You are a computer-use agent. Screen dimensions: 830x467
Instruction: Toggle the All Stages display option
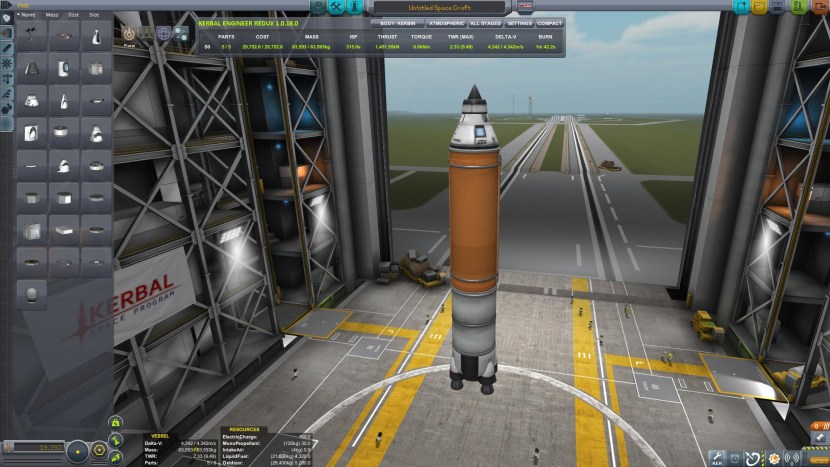[485, 21]
